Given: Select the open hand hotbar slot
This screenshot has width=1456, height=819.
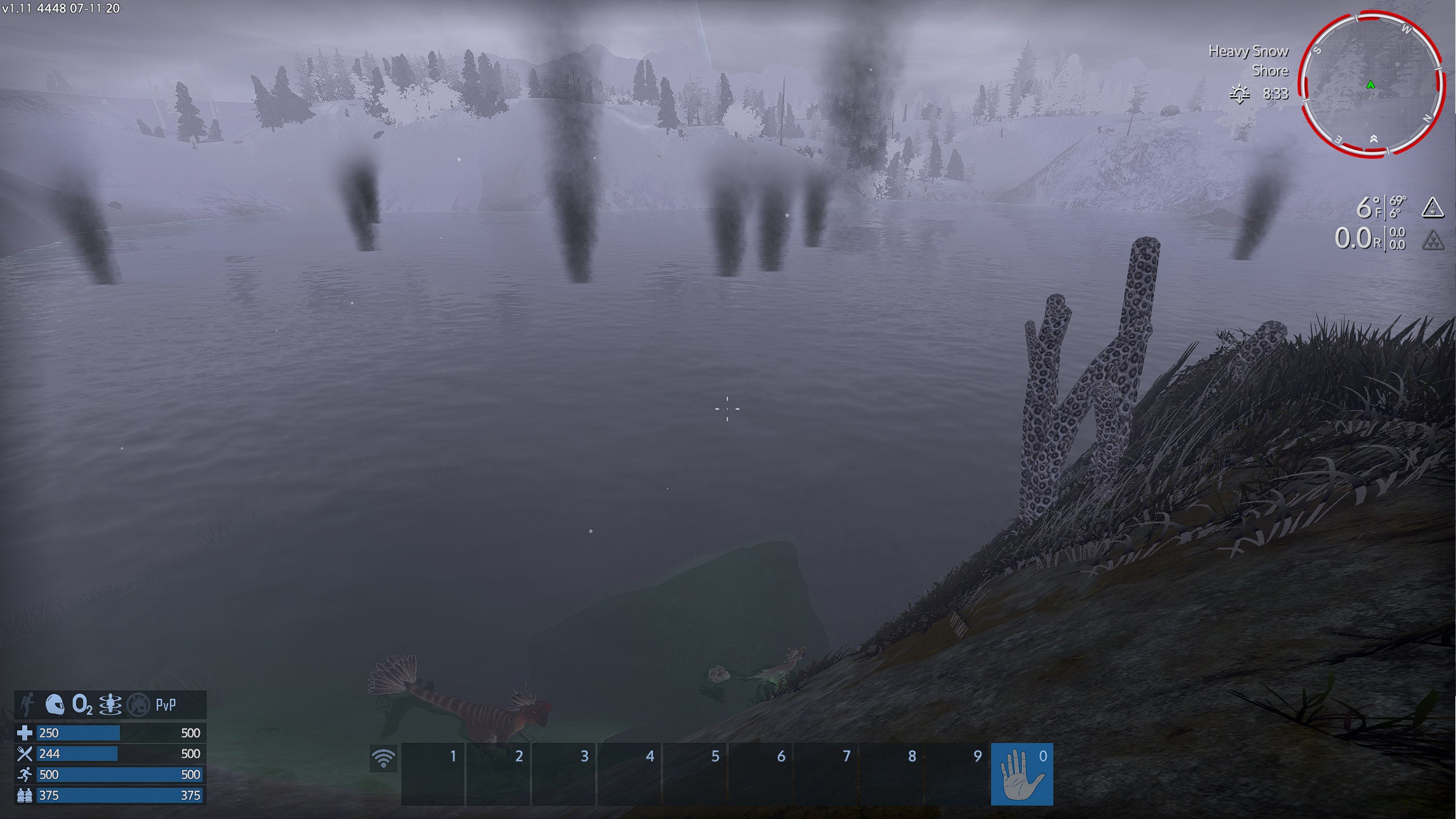Looking at the screenshot, I should pos(1022,774).
